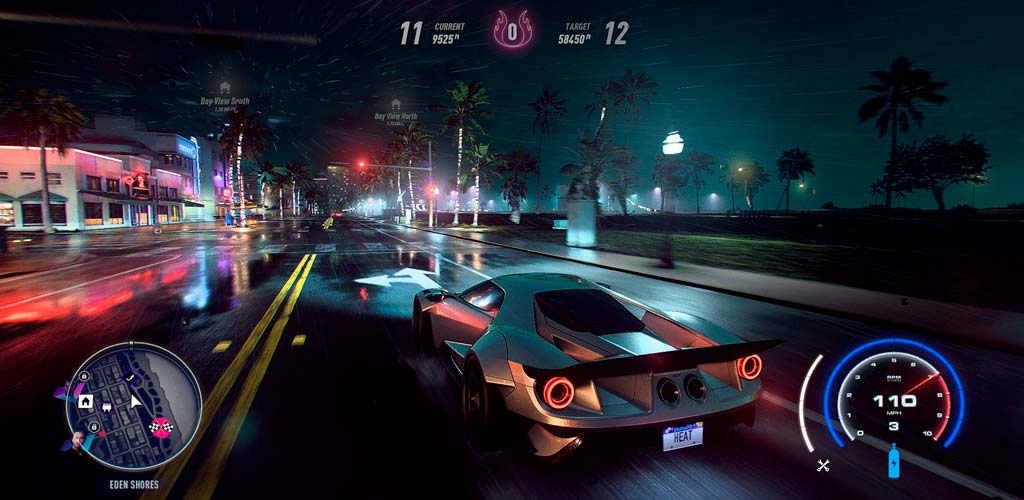Click the white house safehouse marker on minimap

pos(86,402)
